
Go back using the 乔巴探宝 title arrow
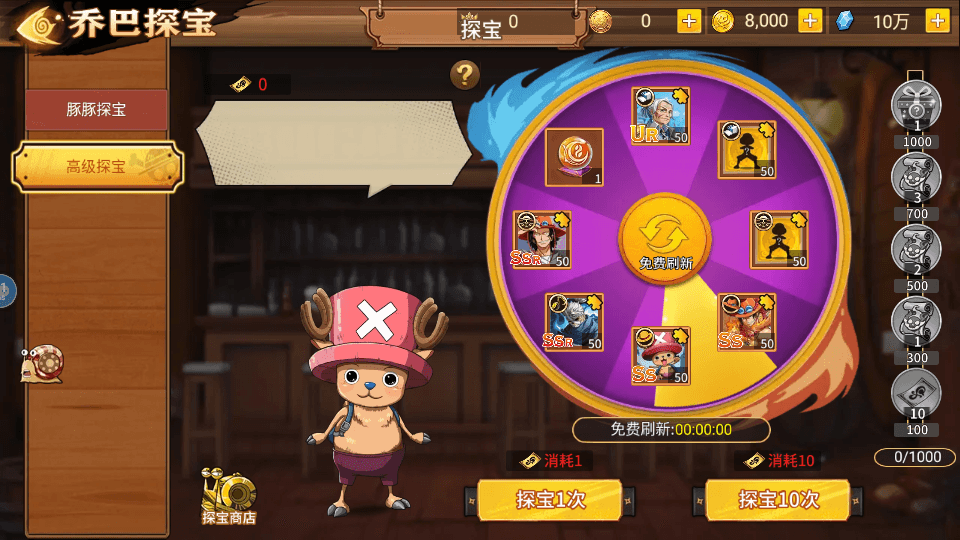pyautogui.click(x=37, y=24)
